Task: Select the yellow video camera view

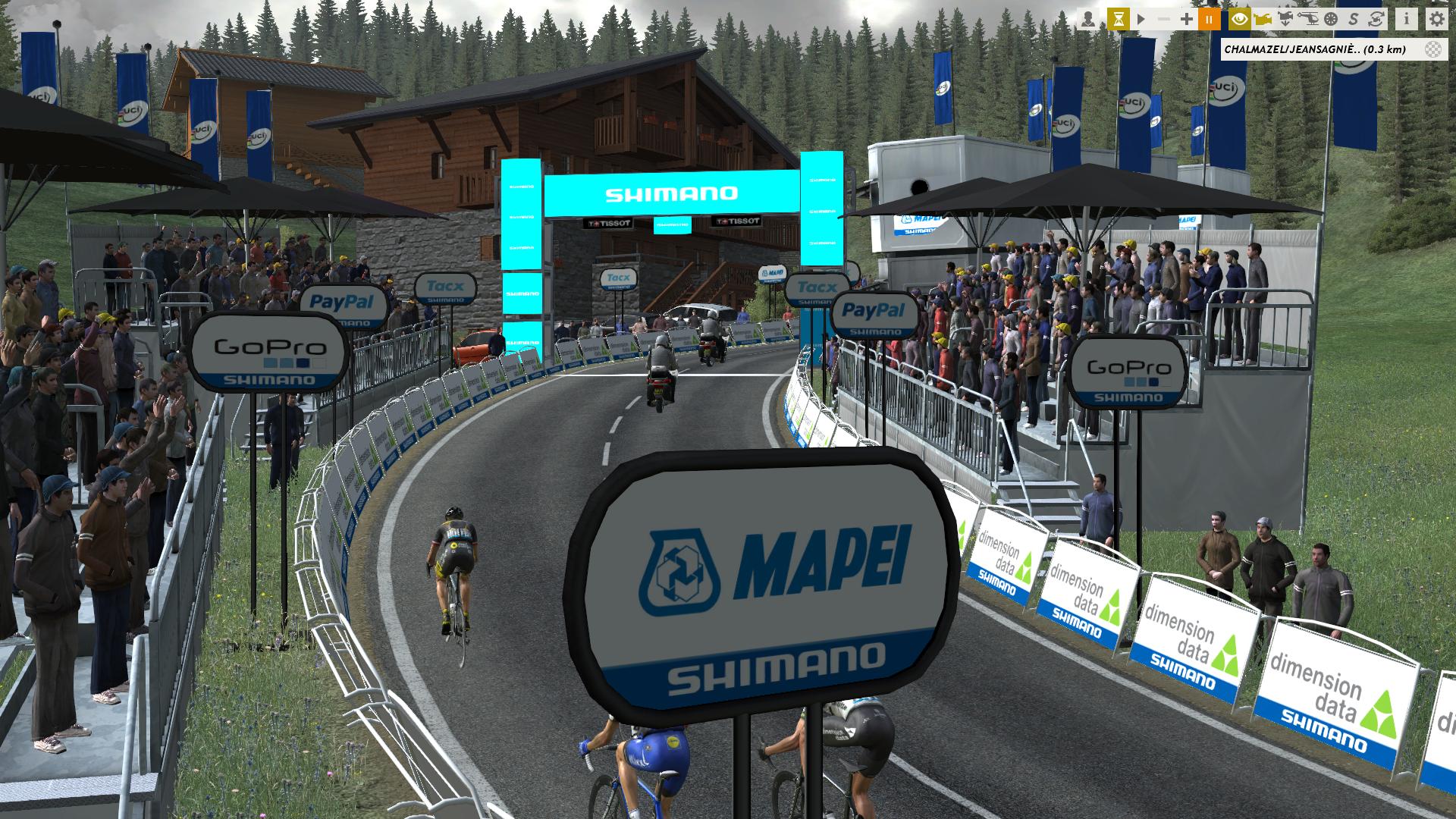Action: pyautogui.click(x=1263, y=19)
